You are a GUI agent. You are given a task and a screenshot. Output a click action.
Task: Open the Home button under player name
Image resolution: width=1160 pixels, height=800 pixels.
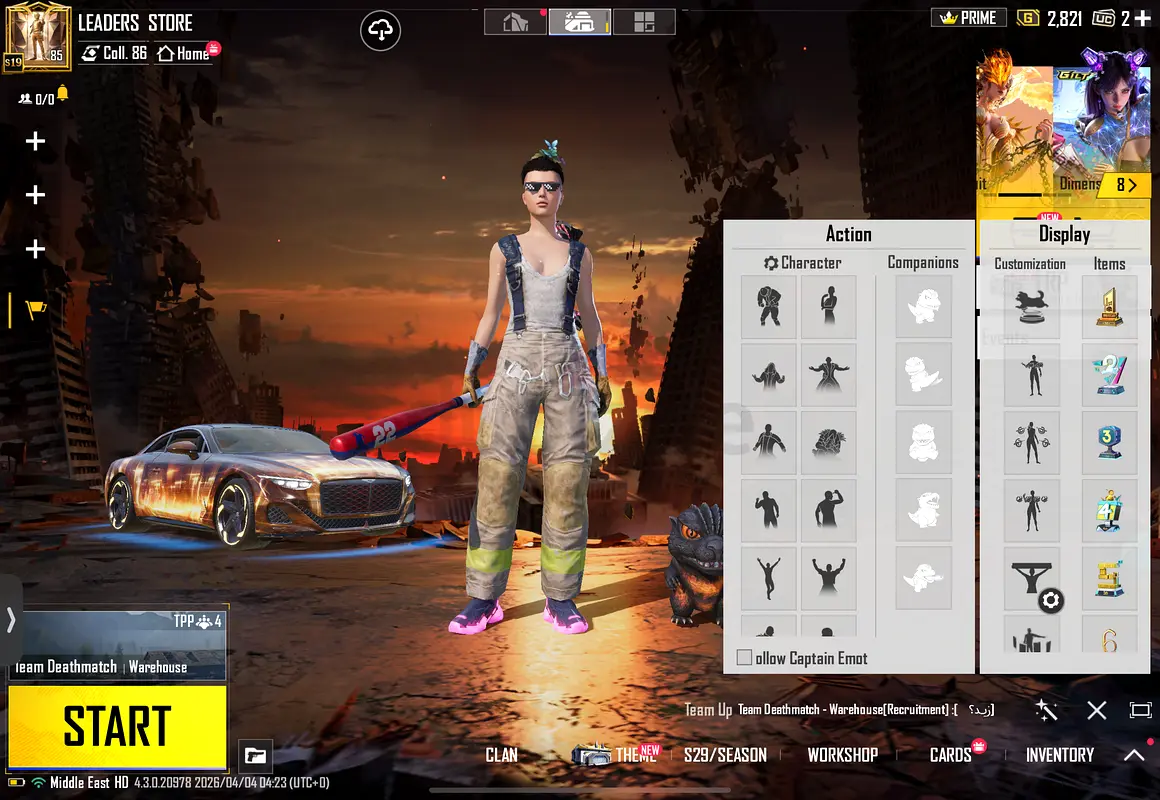pyautogui.click(x=185, y=53)
